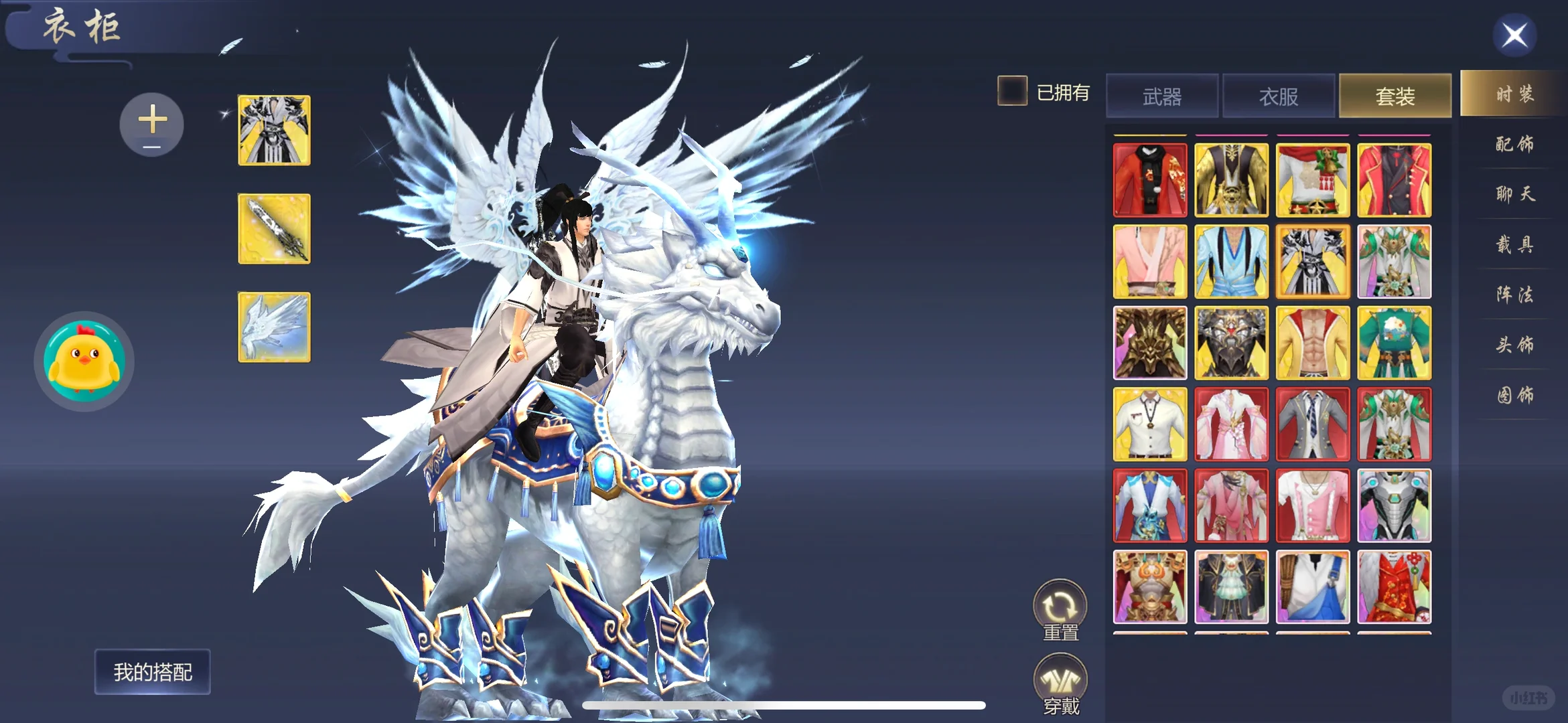This screenshot has height=723, width=1568.
Task: Open the 头饰 headwear category
Action: (1514, 345)
